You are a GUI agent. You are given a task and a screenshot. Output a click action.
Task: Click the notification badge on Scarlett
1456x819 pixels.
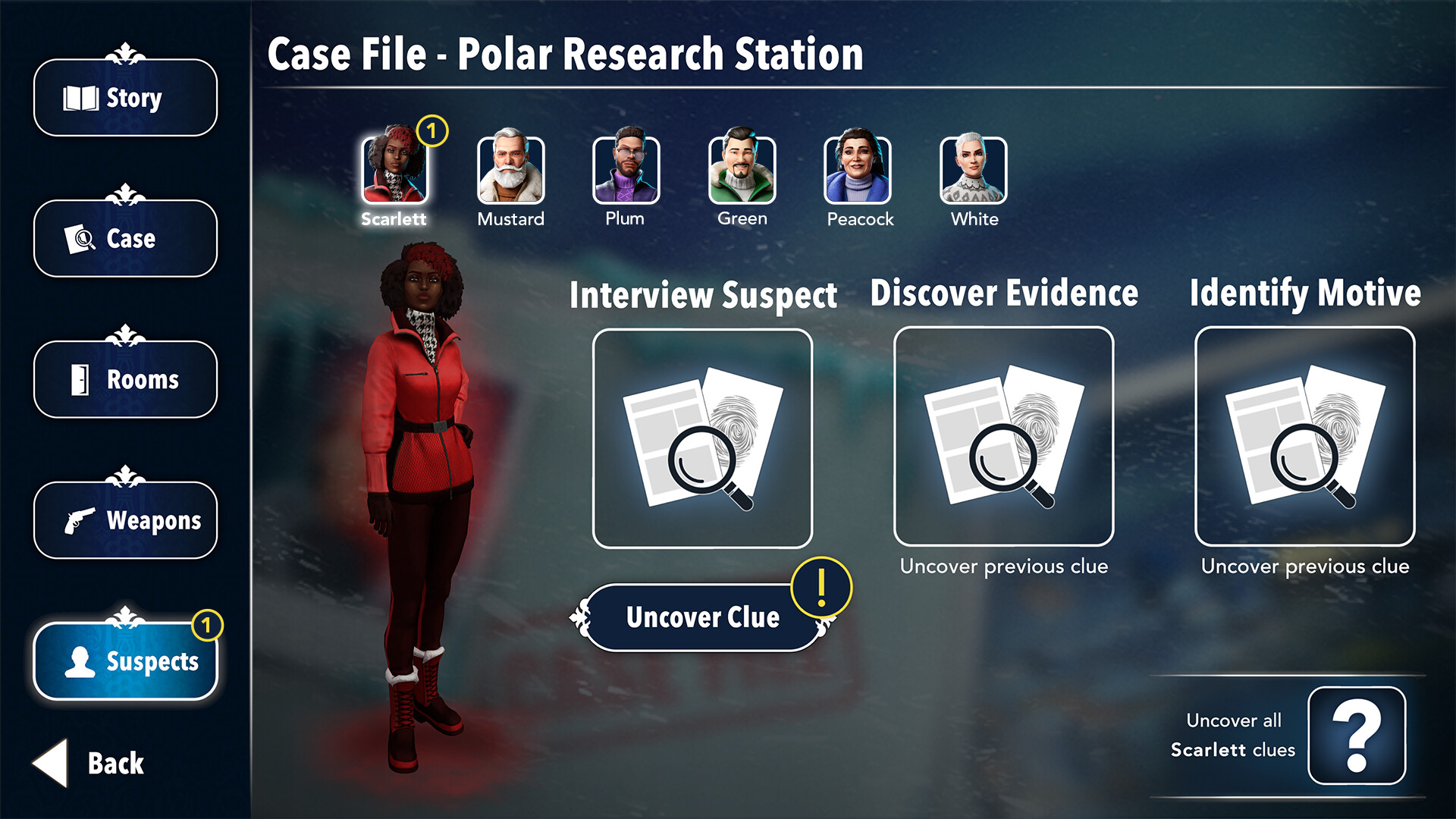coord(433,132)
